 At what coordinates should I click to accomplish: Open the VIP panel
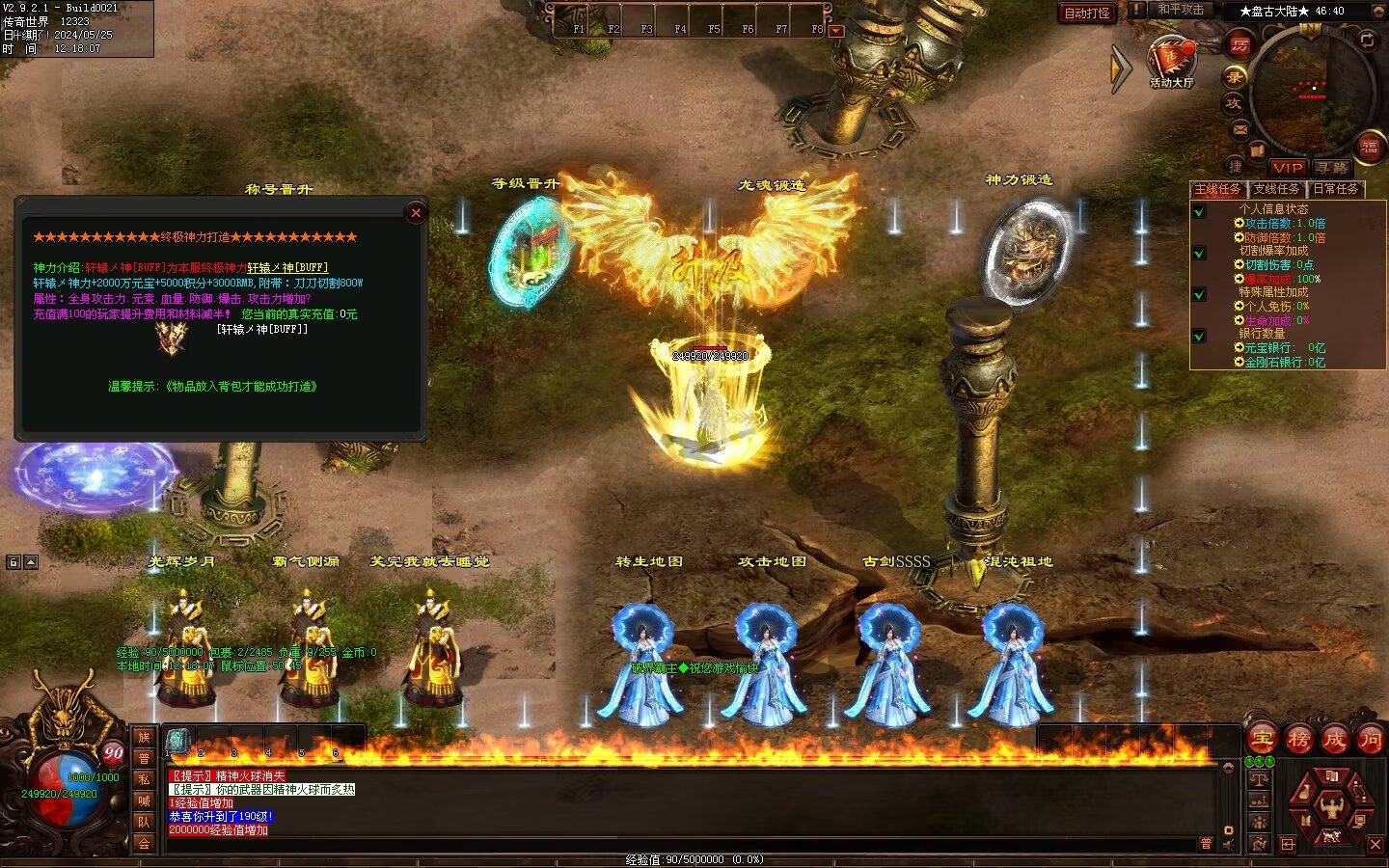pos(1288,168)
